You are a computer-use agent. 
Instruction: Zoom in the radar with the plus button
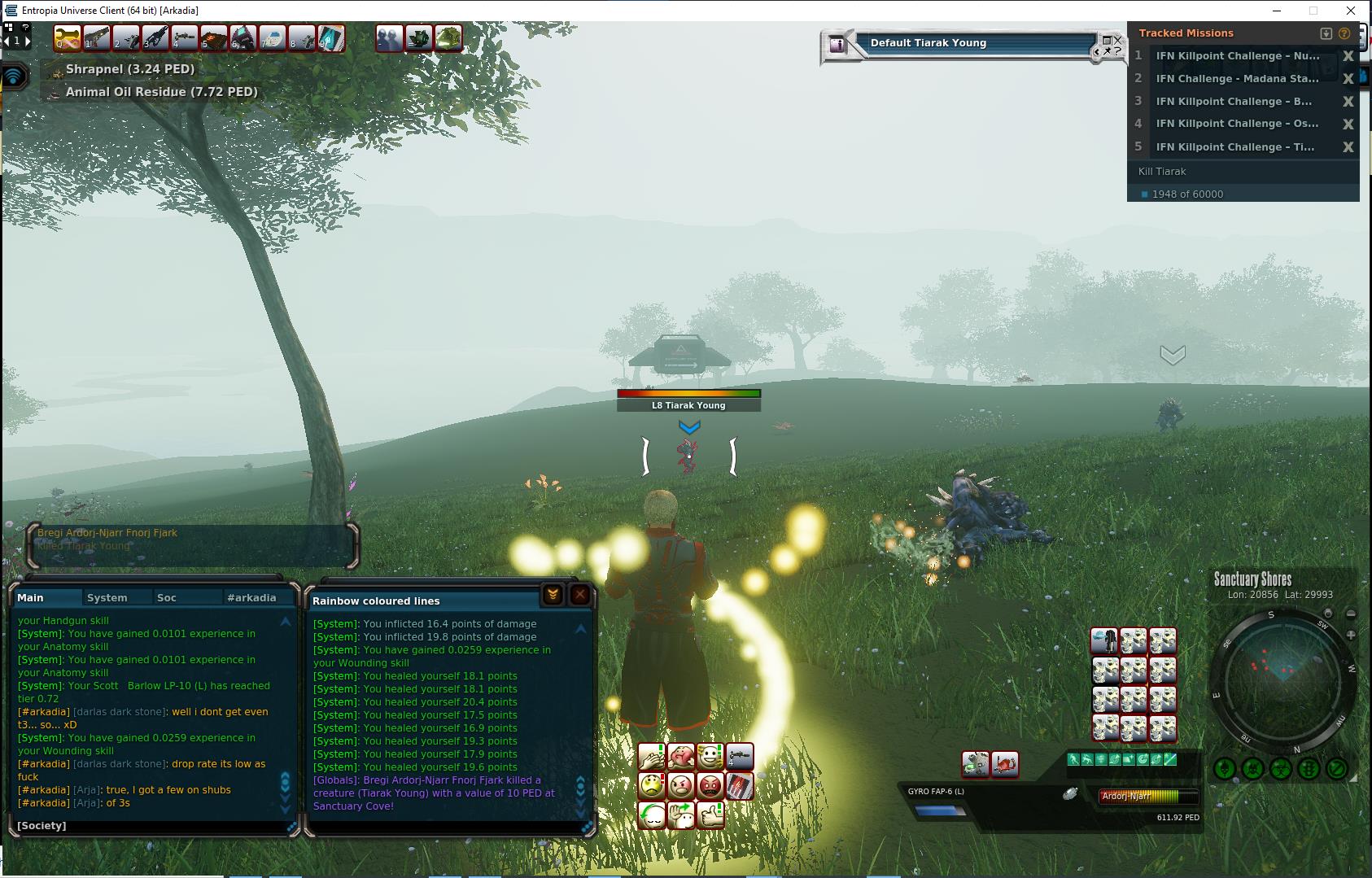[1351, 635]
